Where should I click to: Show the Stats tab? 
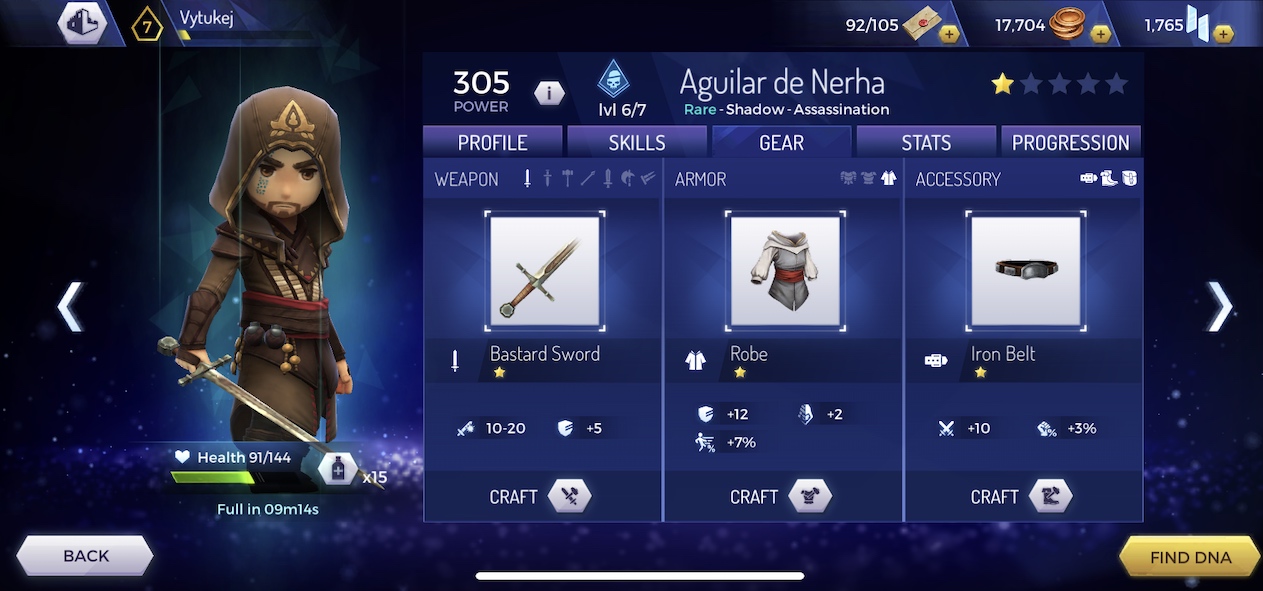coord(926,142)
